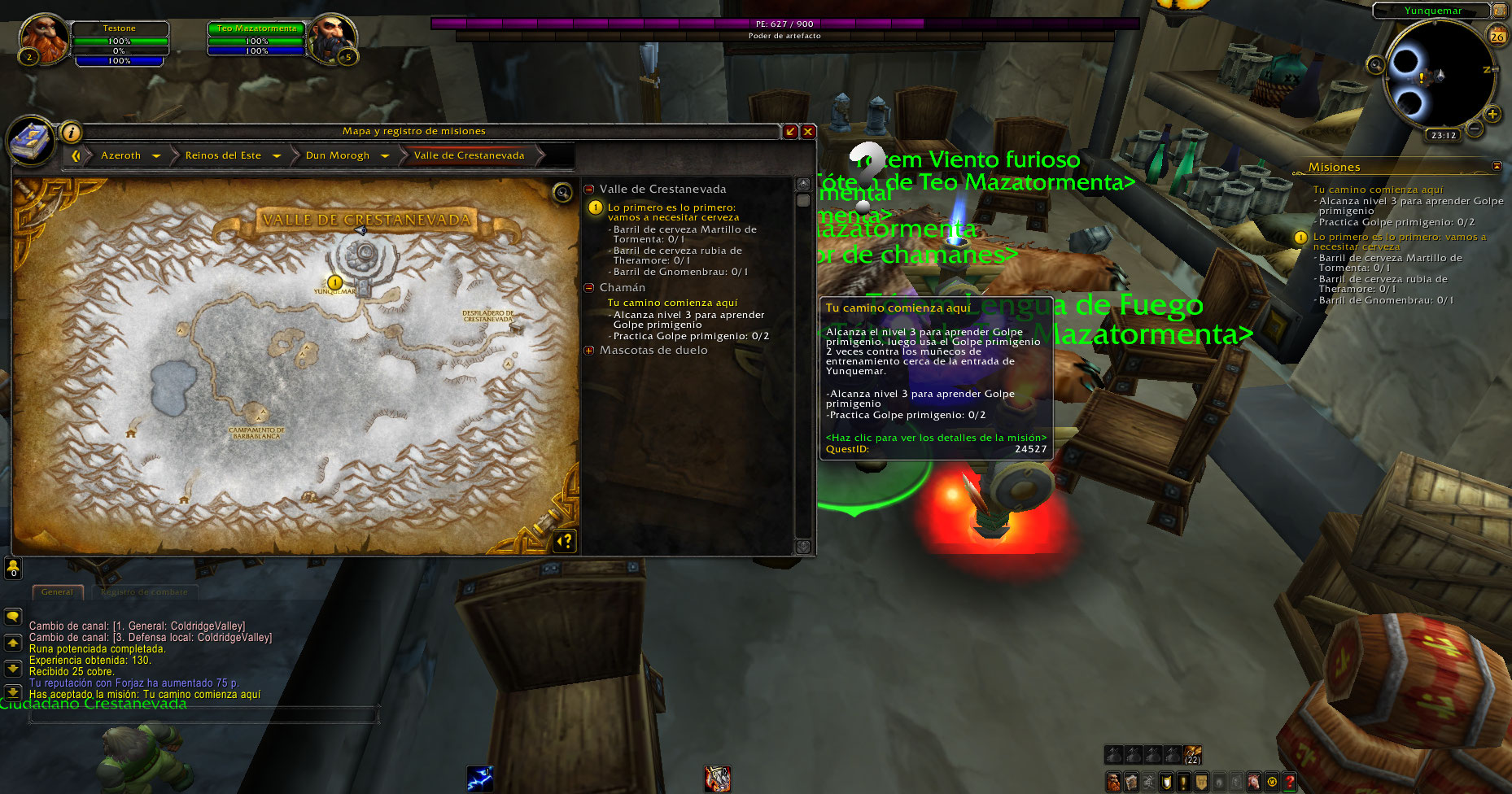Collapse the Valle de Crestanevada quest header
This screenshot has height=794, width=1512.
(589, 190)
